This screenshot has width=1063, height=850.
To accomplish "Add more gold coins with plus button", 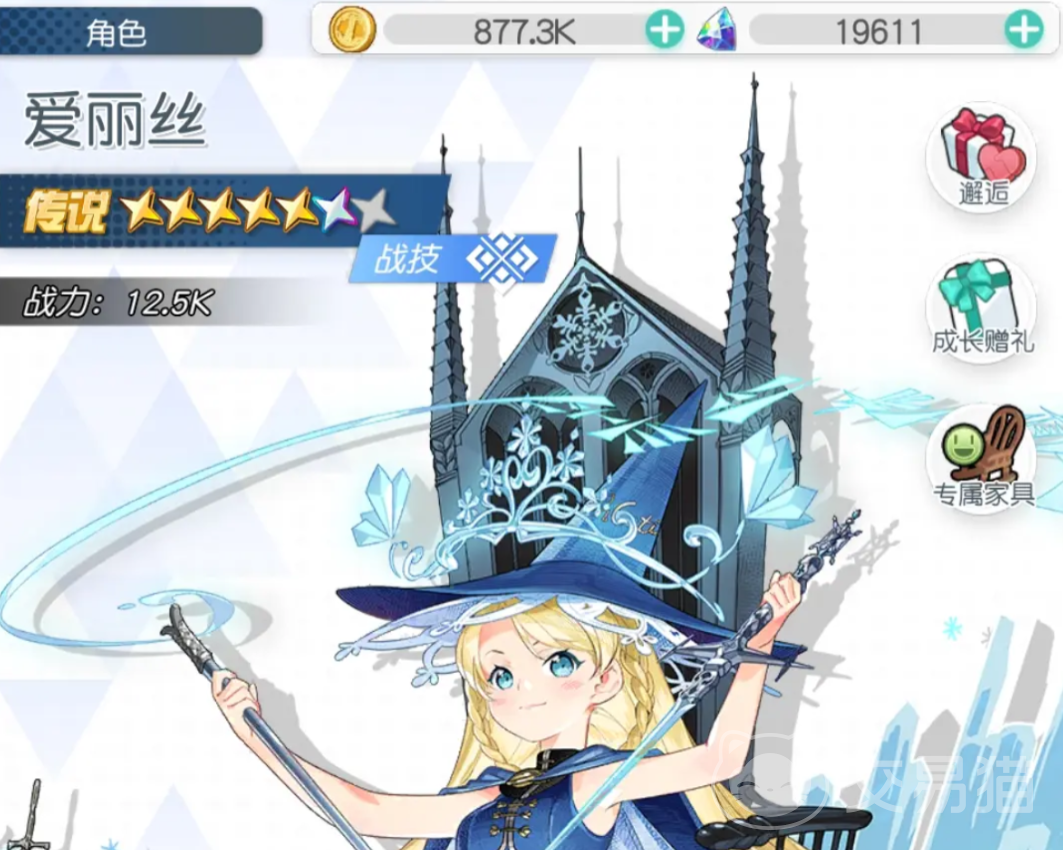I will 663,32.
